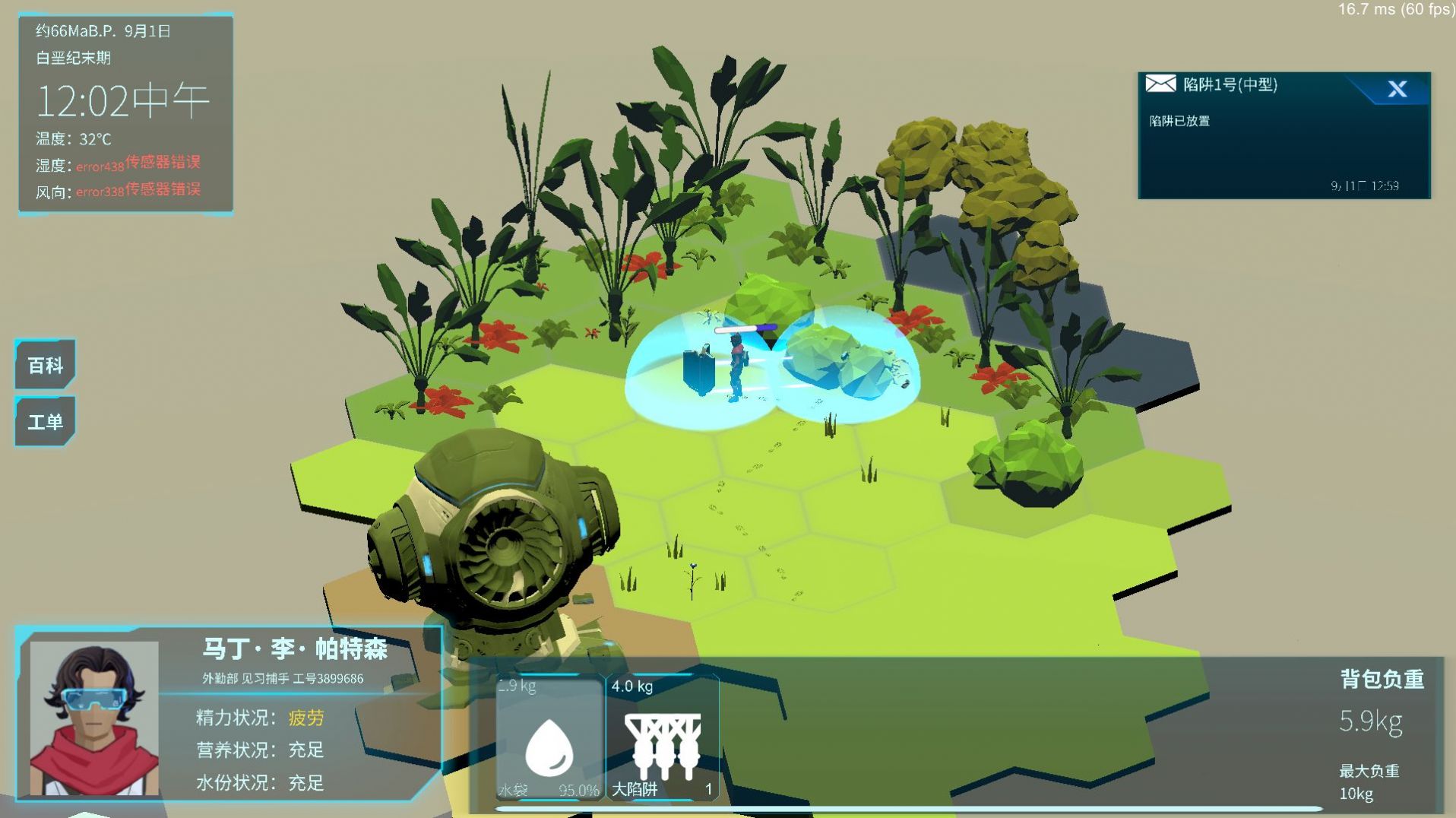Click the 马丁·李·帕特森 character portrait
Viewport: 1456px width, 818px height.
click(94, 718)
